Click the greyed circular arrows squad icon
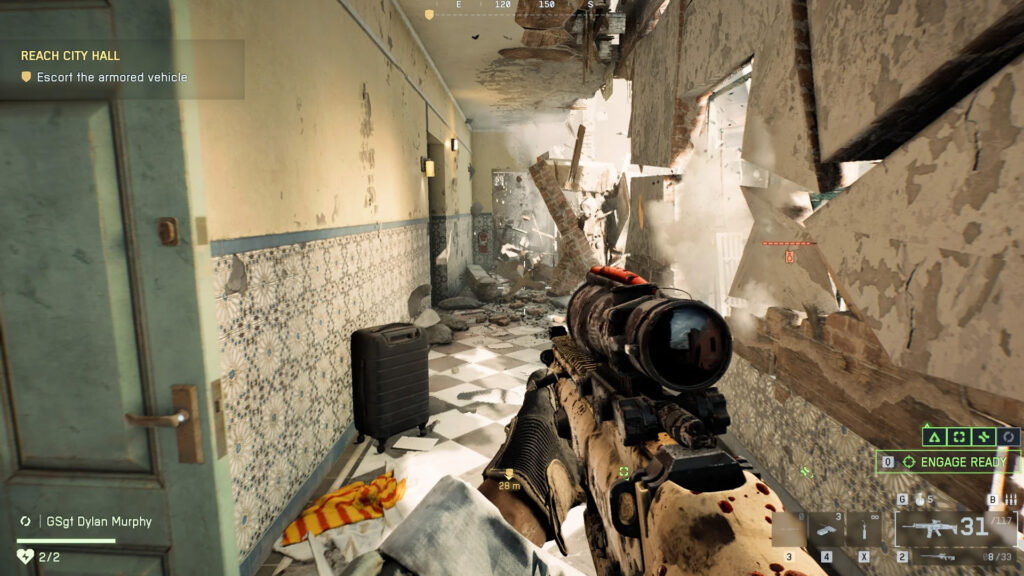Viewport: 1024px width, 576px height. pos(1008,437)
